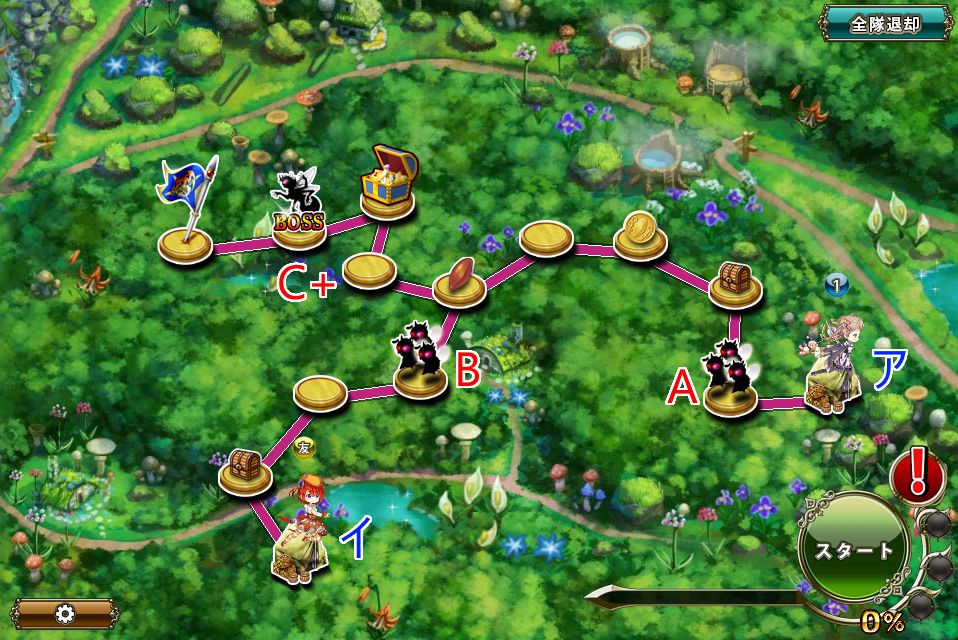Open the gear settings button
The width and height of the screenshot is (958, 640).
(x=65, y=613)
